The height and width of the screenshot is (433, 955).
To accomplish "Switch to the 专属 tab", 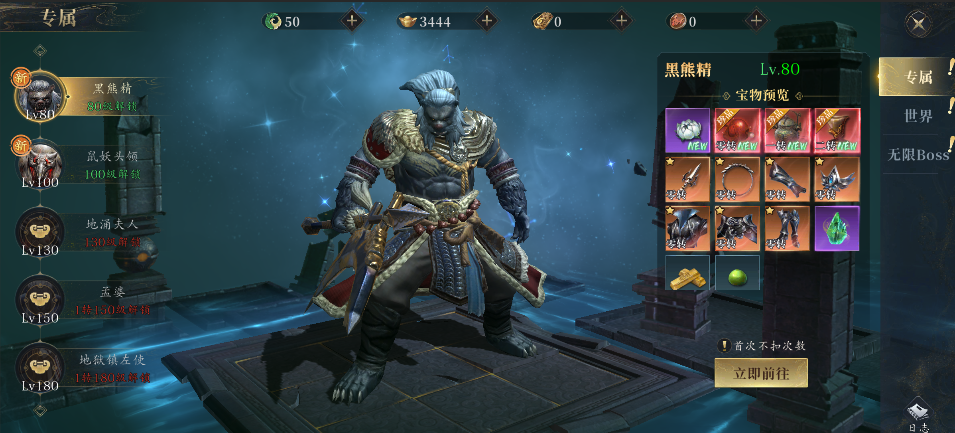I will (x=916, y=77).
